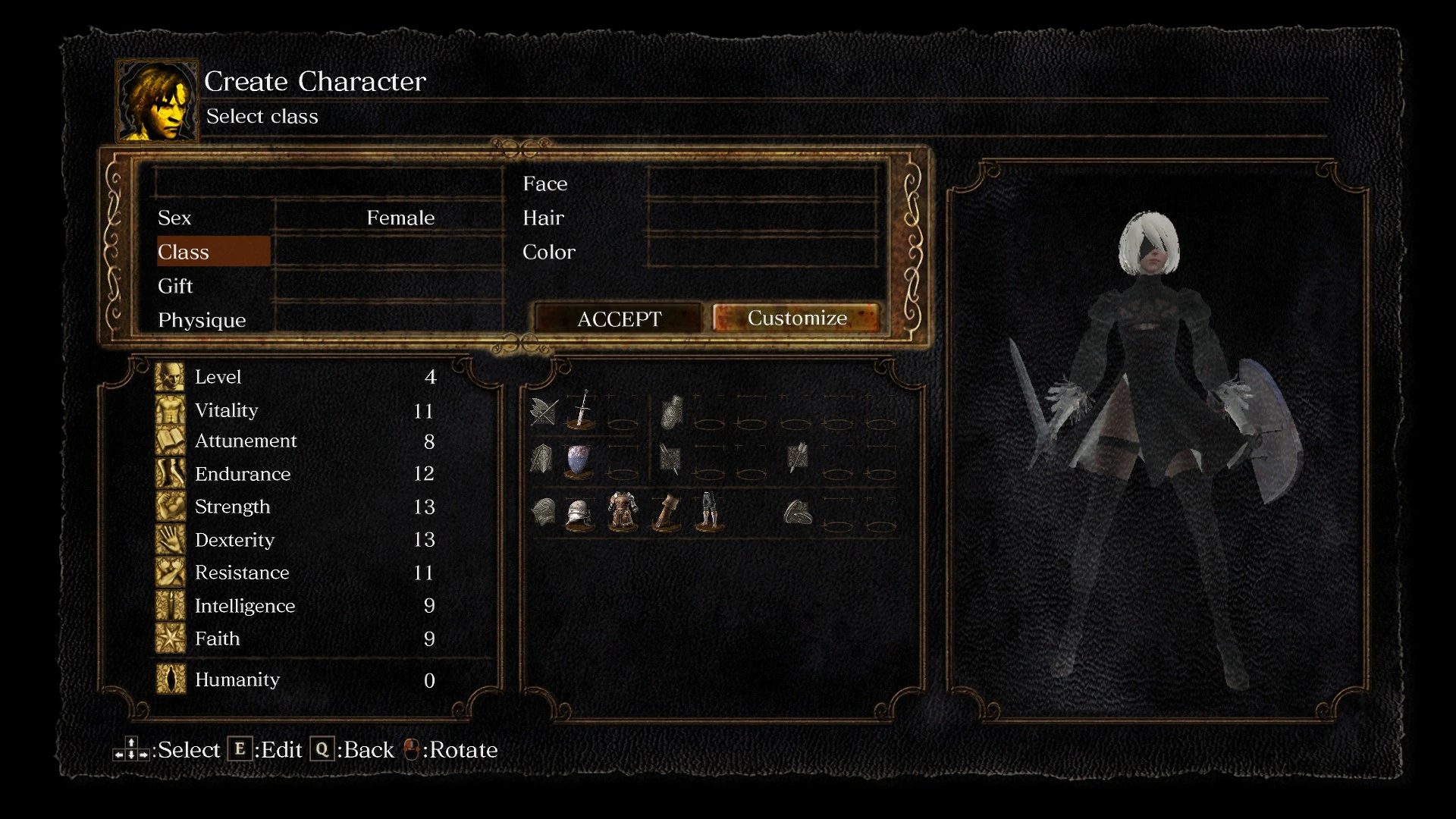Switch to the Face customization field
Image resolution: width=1456 pixels, height=819 pixels.
[545, 183]
